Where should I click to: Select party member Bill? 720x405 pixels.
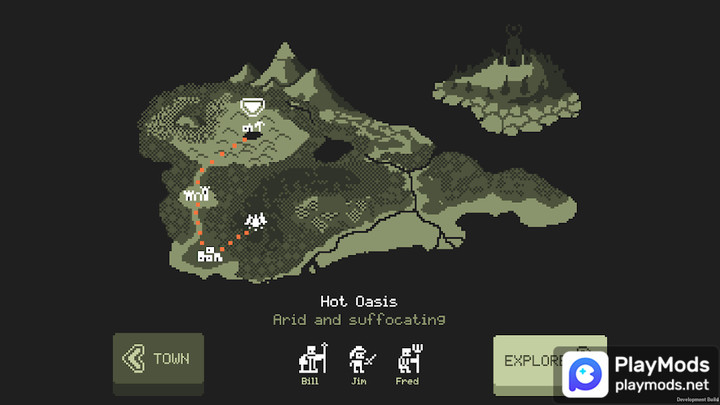point(310,360)
